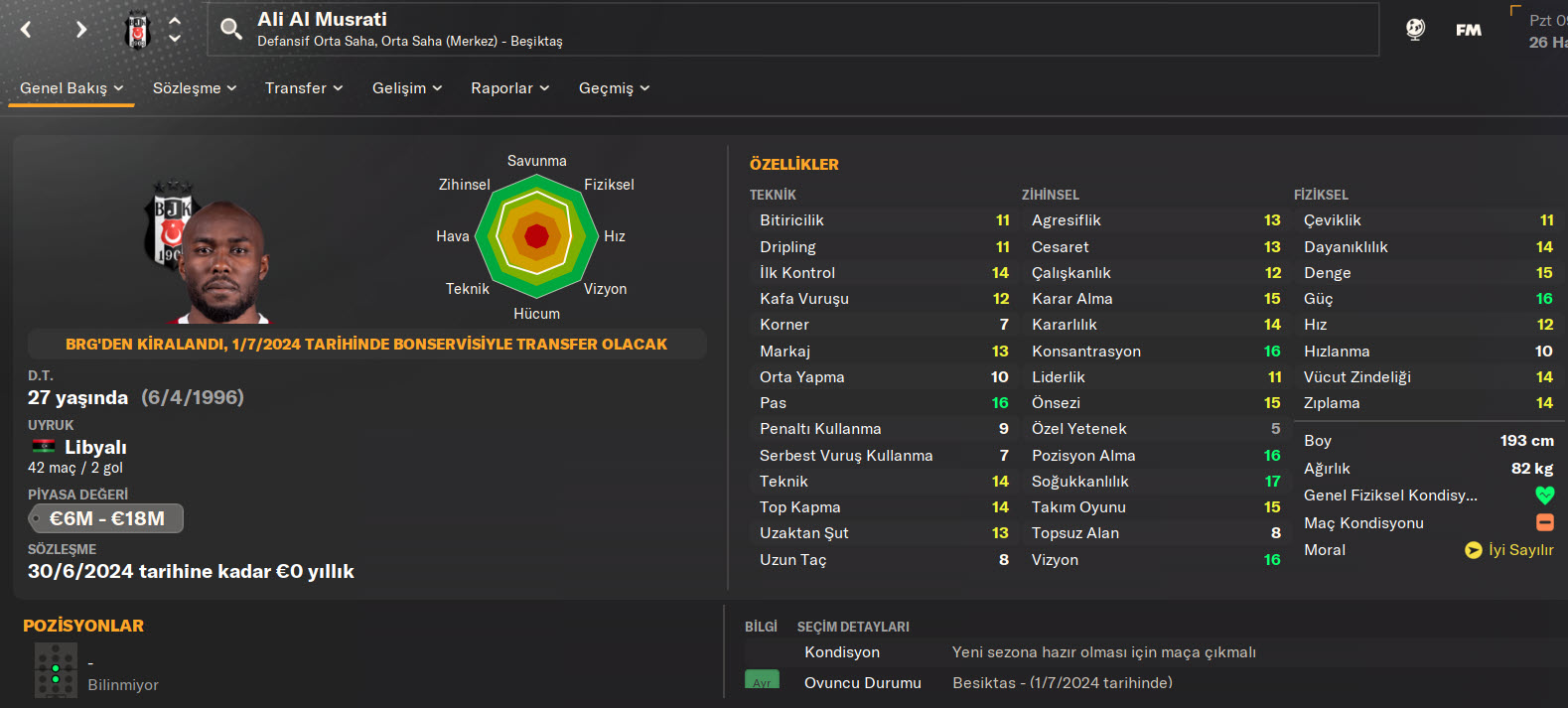The height and width of the screenshot is (708, 1568).
Task: Go forward with the right arrow
Action: (81, 30)
